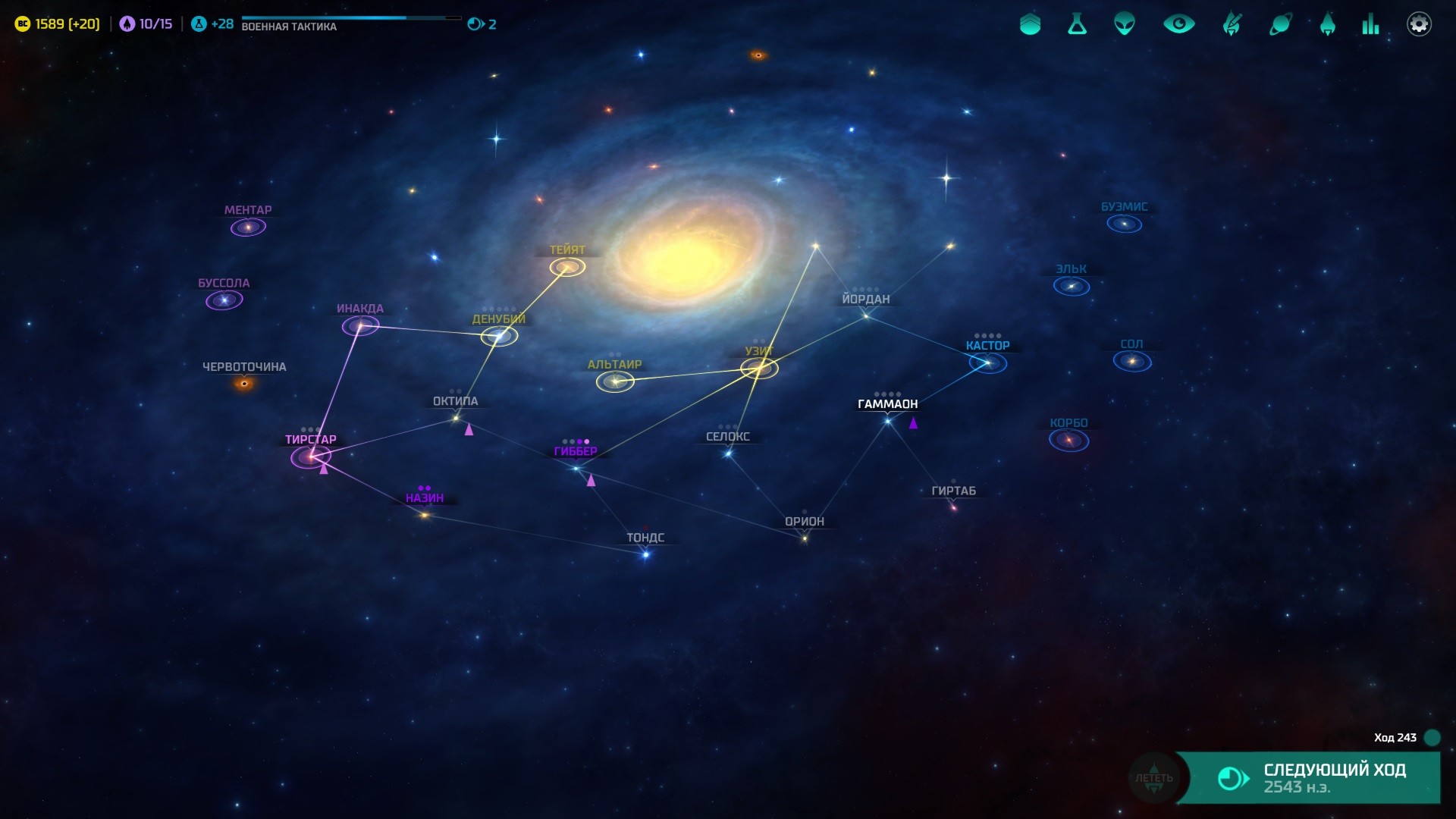Select the Альтаир star system
The image size is (1456, 819).
pos(615,381)
